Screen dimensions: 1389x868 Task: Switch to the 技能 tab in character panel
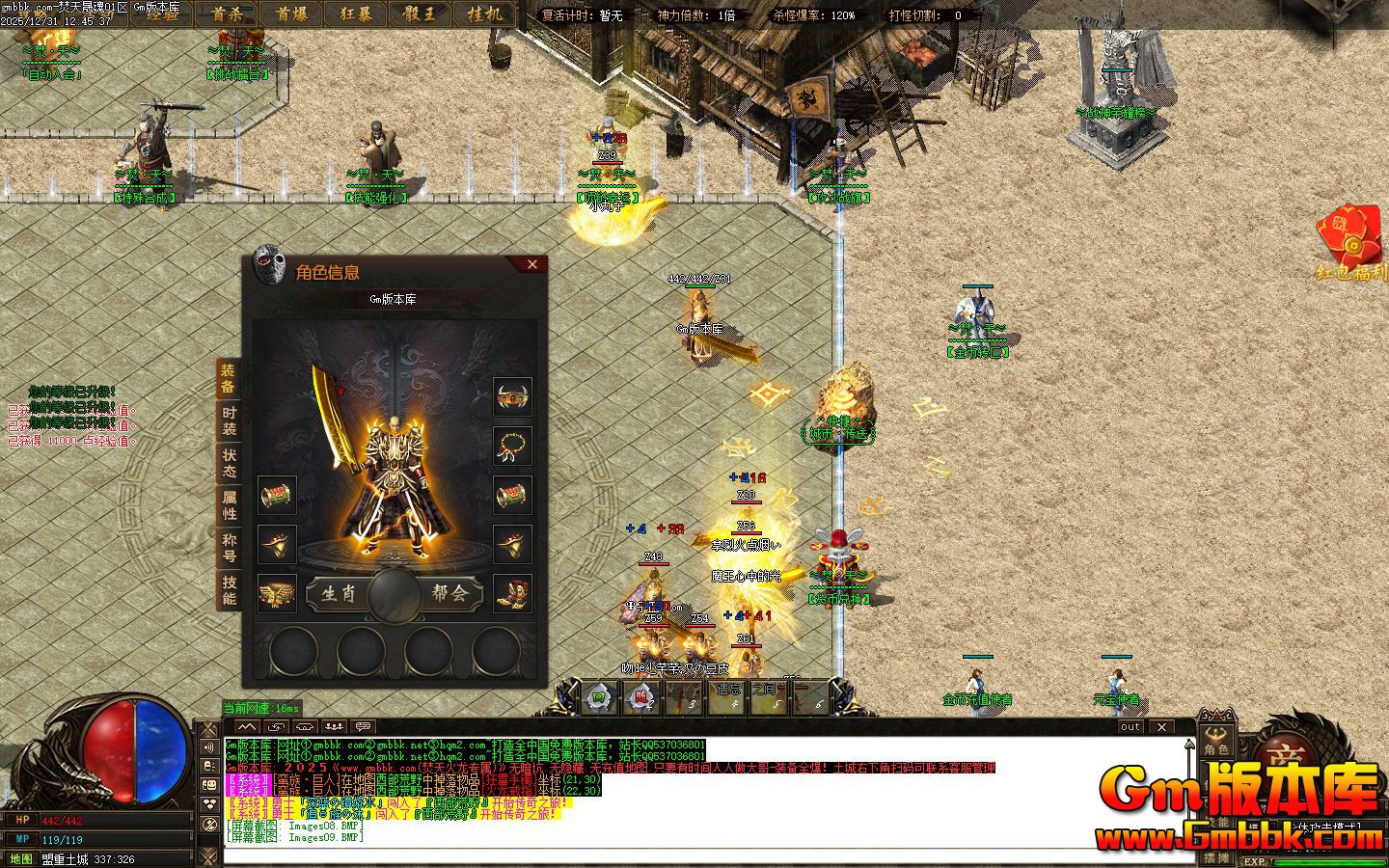[229, 589]
